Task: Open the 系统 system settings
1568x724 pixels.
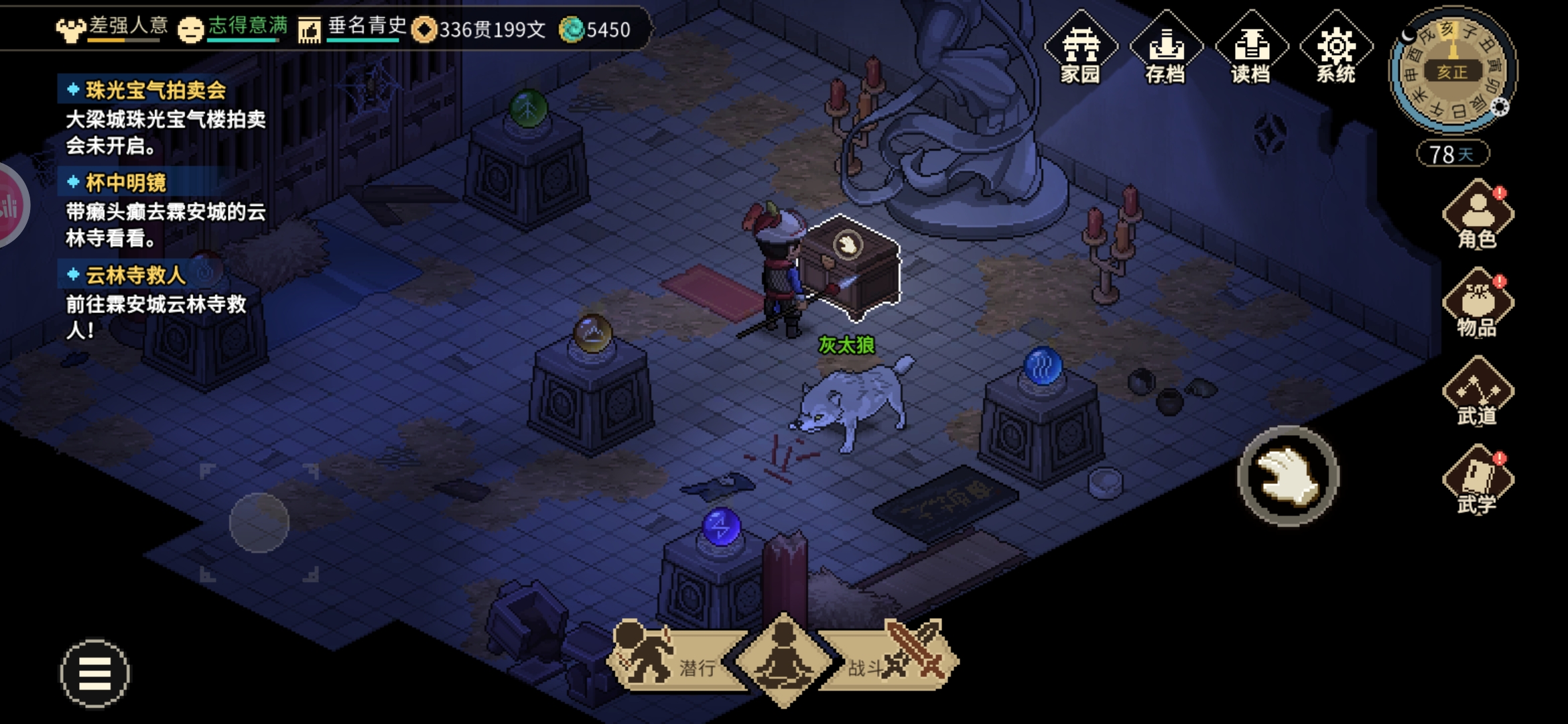Action: tap(1335, 48)
